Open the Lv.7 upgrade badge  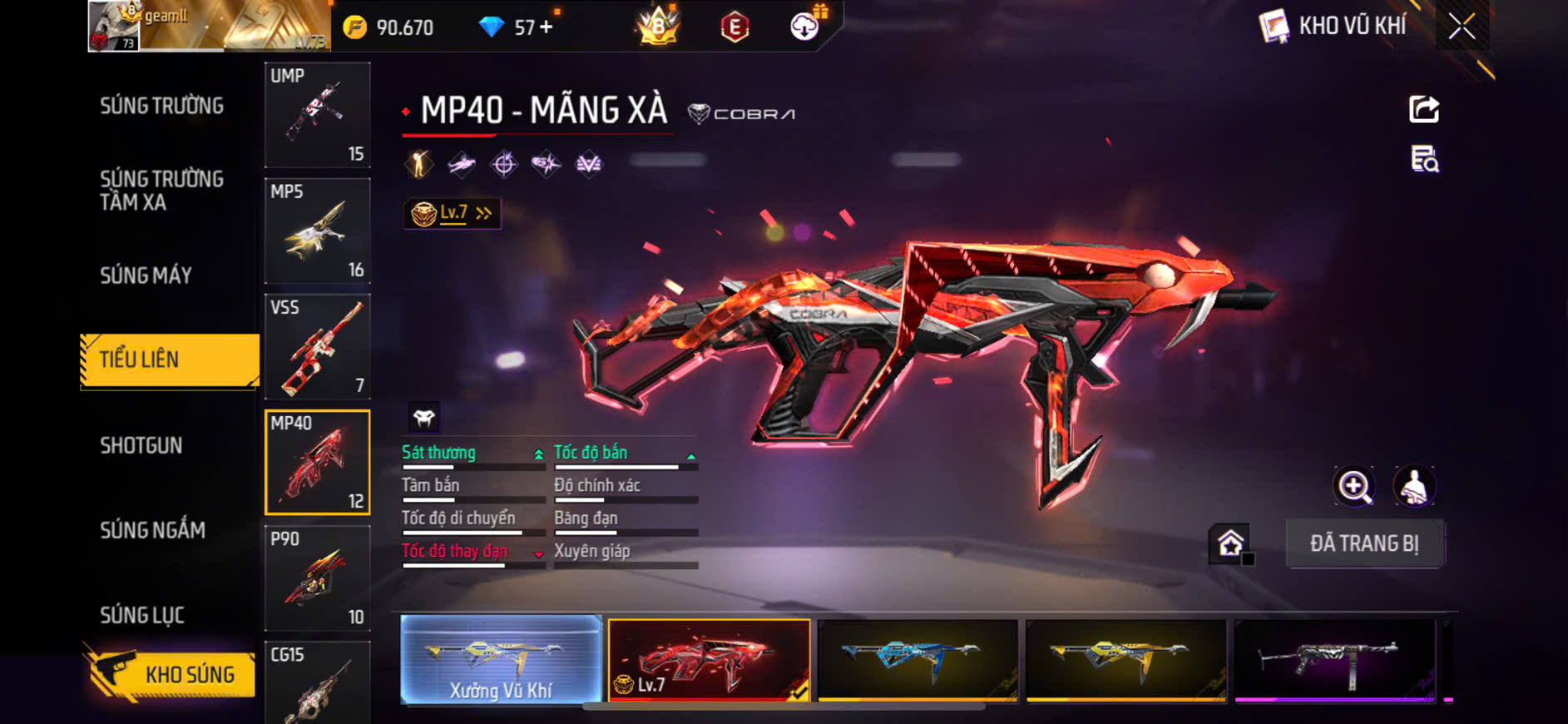click(452, 214)
